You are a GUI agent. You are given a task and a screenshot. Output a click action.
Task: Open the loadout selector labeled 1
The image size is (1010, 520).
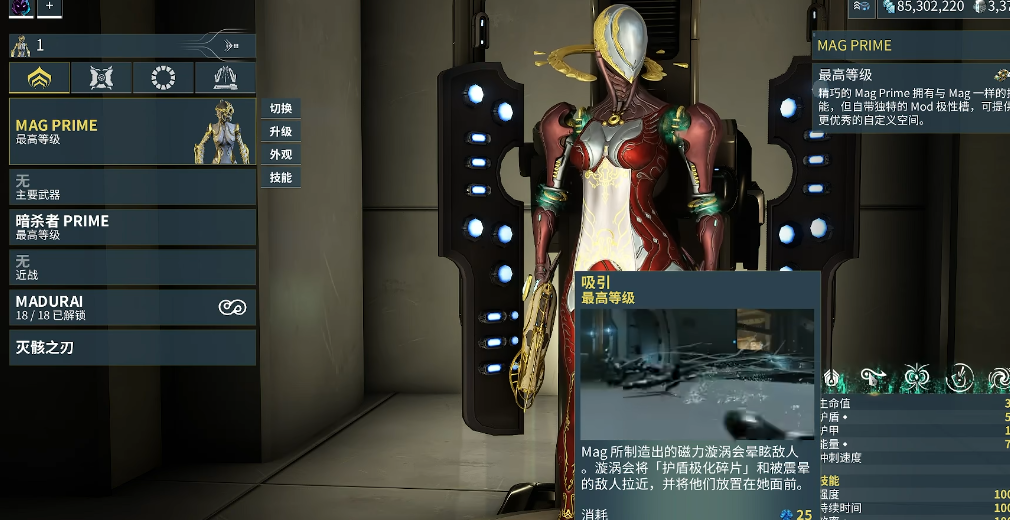click(x=132, y=45)
